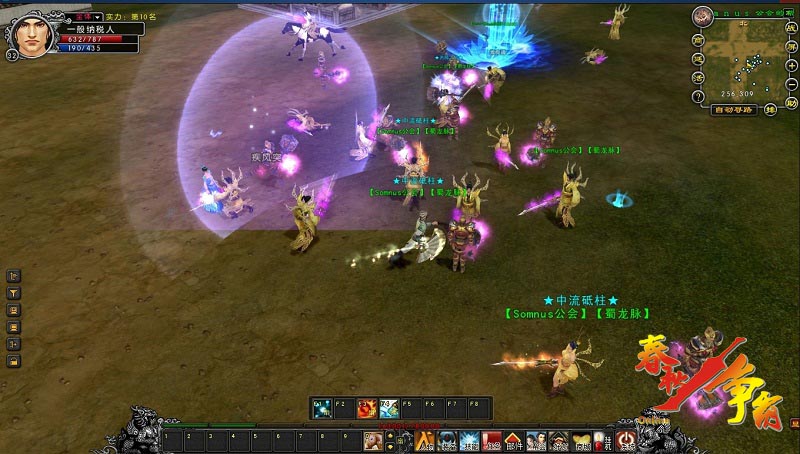
Task: Click the 活 activity button by minimap
Action: (698, 78)
